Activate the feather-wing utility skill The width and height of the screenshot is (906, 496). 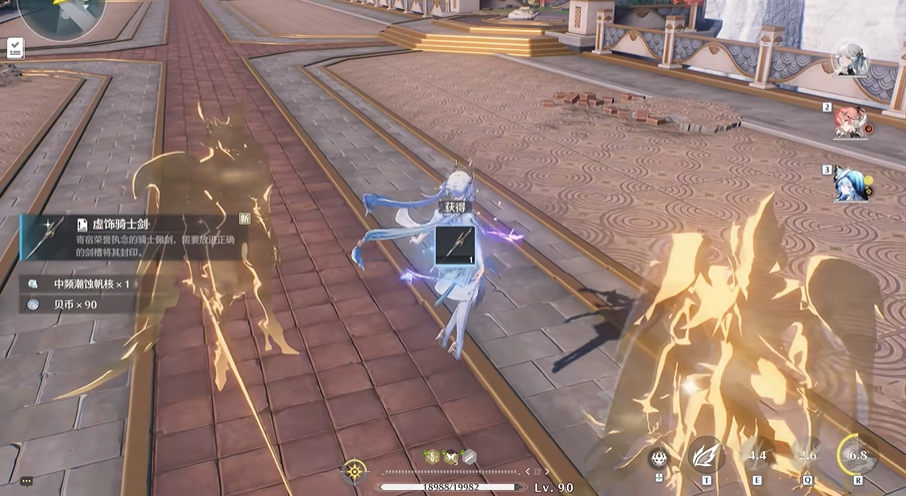click(706, 456)
